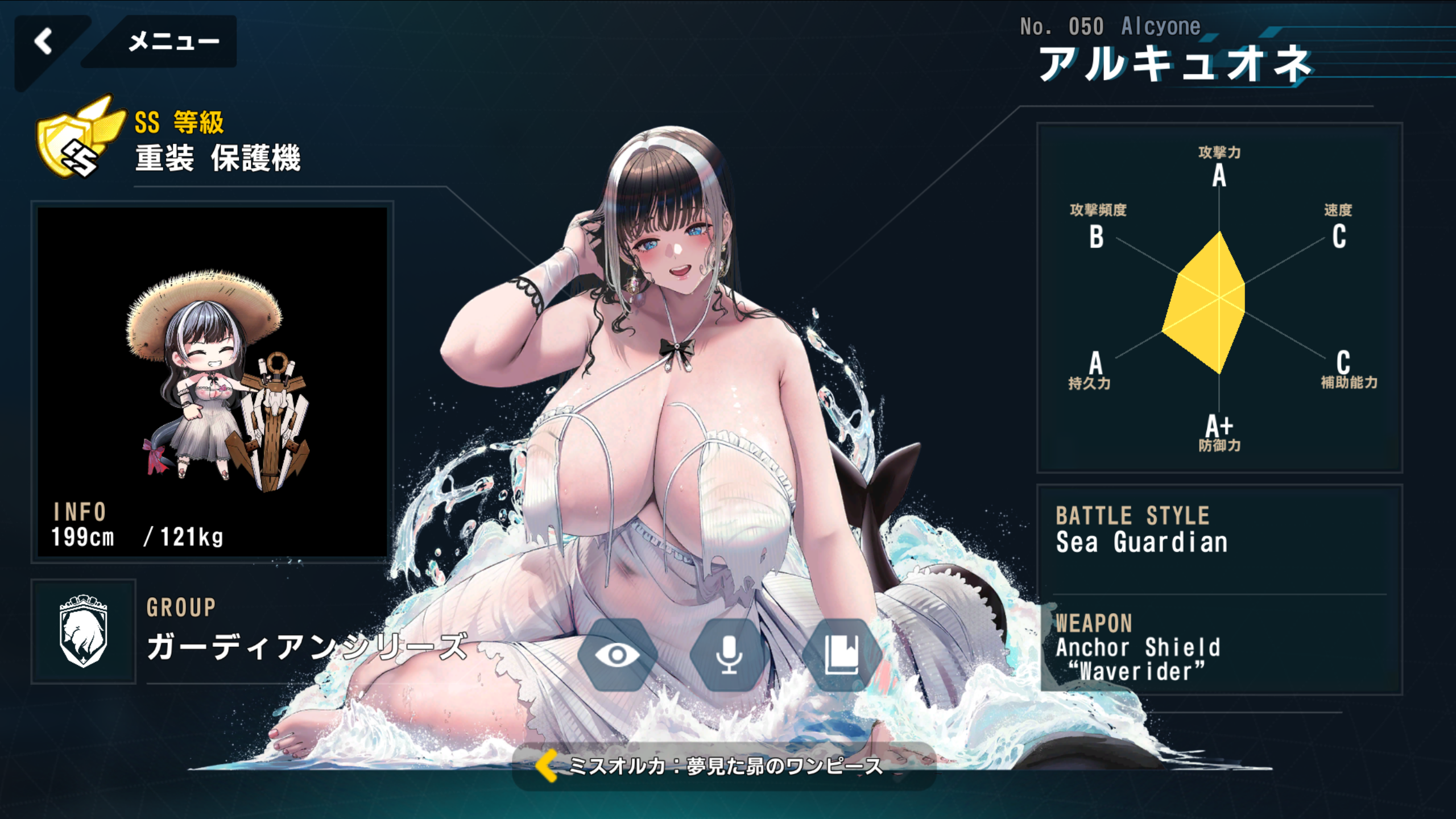Open the メニュー menu

pyautogui.click(x=173, y=42)
